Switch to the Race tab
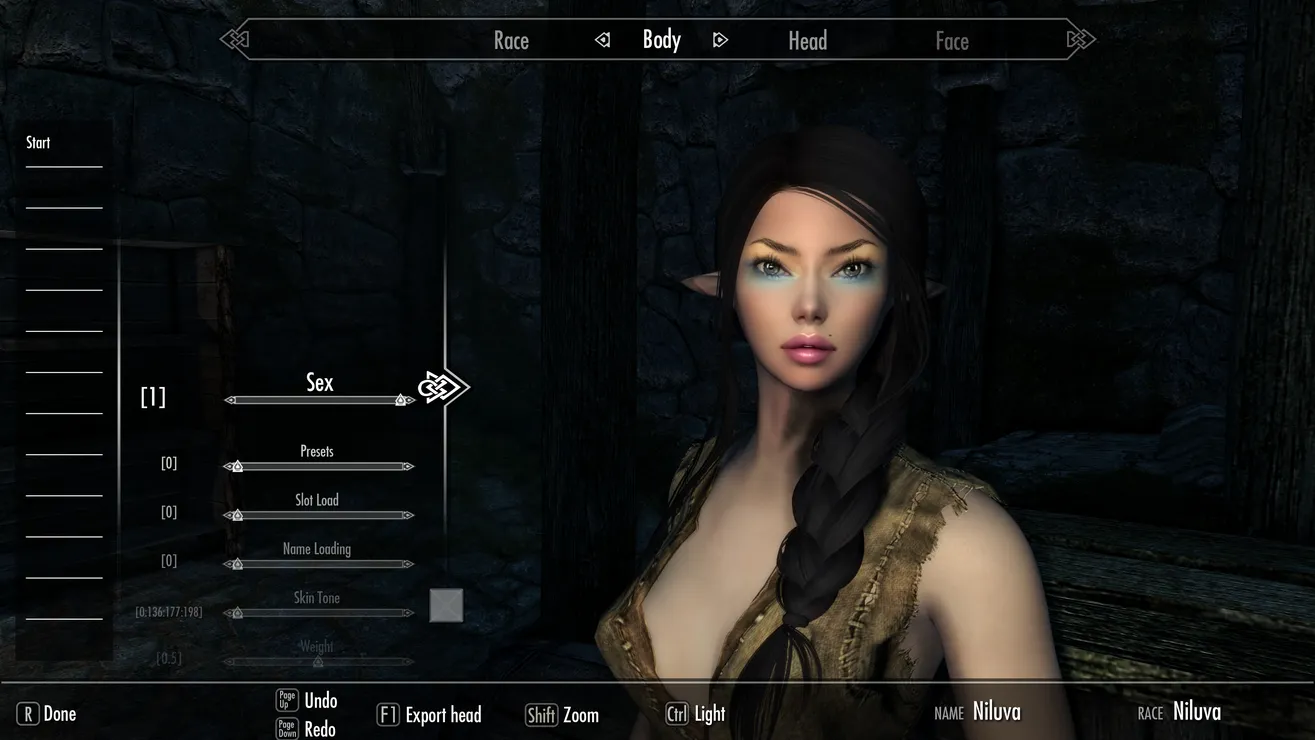Screen dimensions: 1315x740 point(511,41)
